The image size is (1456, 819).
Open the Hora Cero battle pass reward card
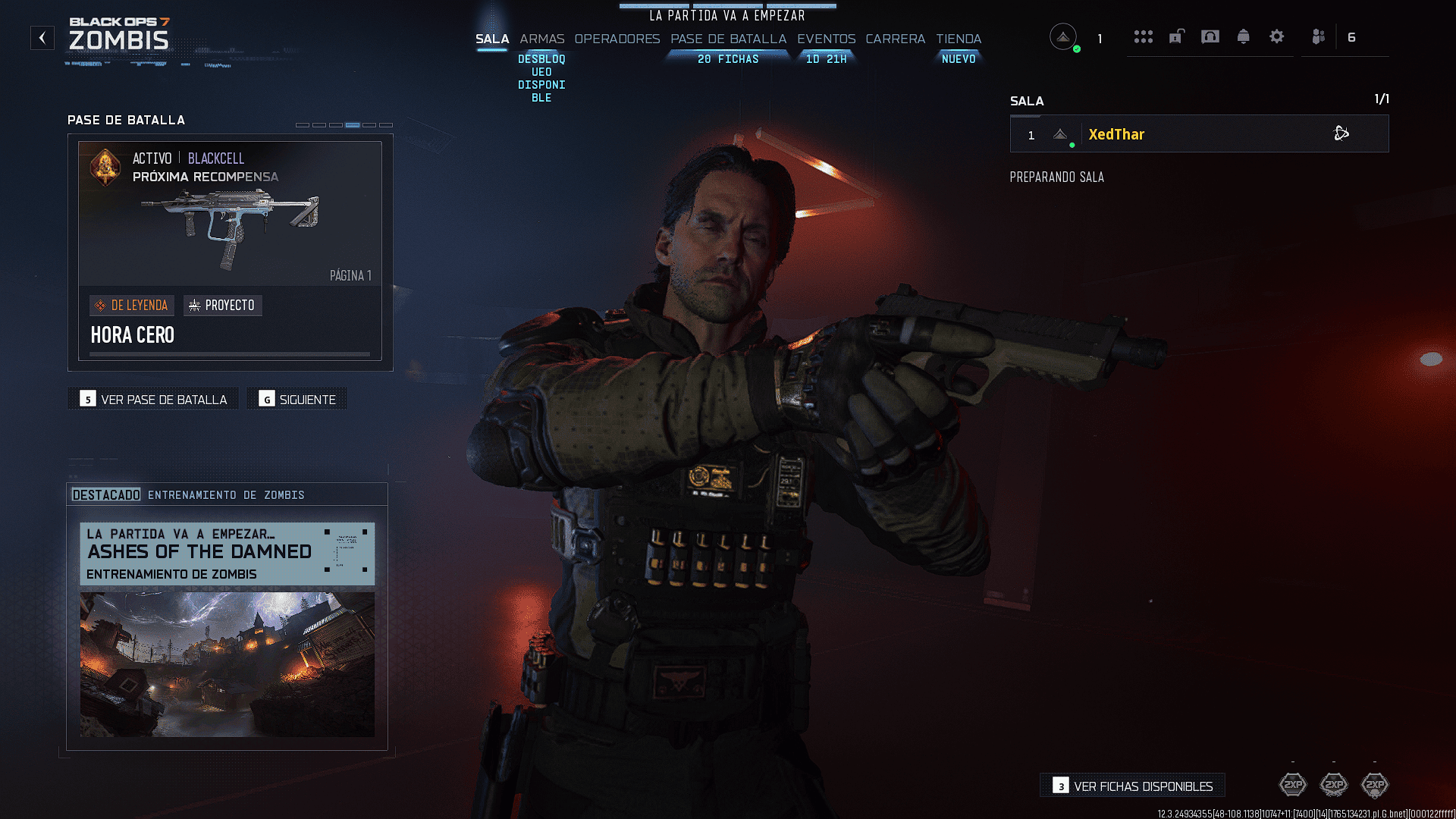(x=230, y=250)
